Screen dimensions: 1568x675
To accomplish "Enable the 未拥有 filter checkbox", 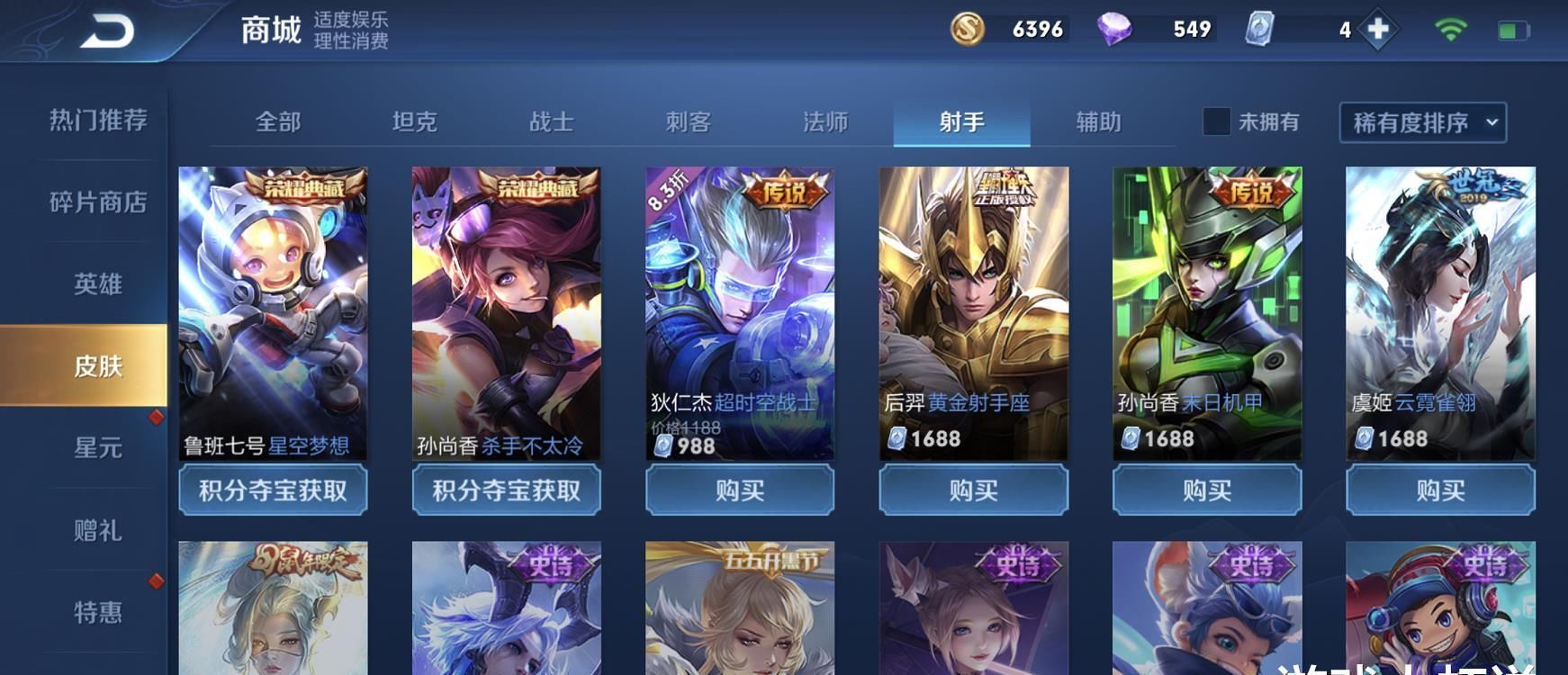I will [1216, 122].
